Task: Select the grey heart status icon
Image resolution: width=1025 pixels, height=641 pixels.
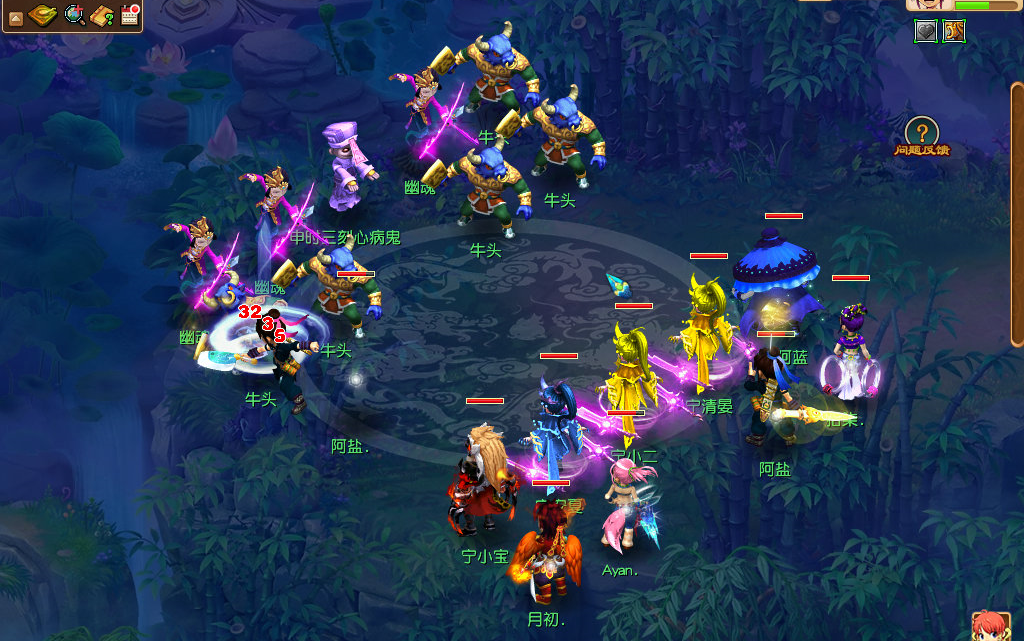Action: coord(926,31)
